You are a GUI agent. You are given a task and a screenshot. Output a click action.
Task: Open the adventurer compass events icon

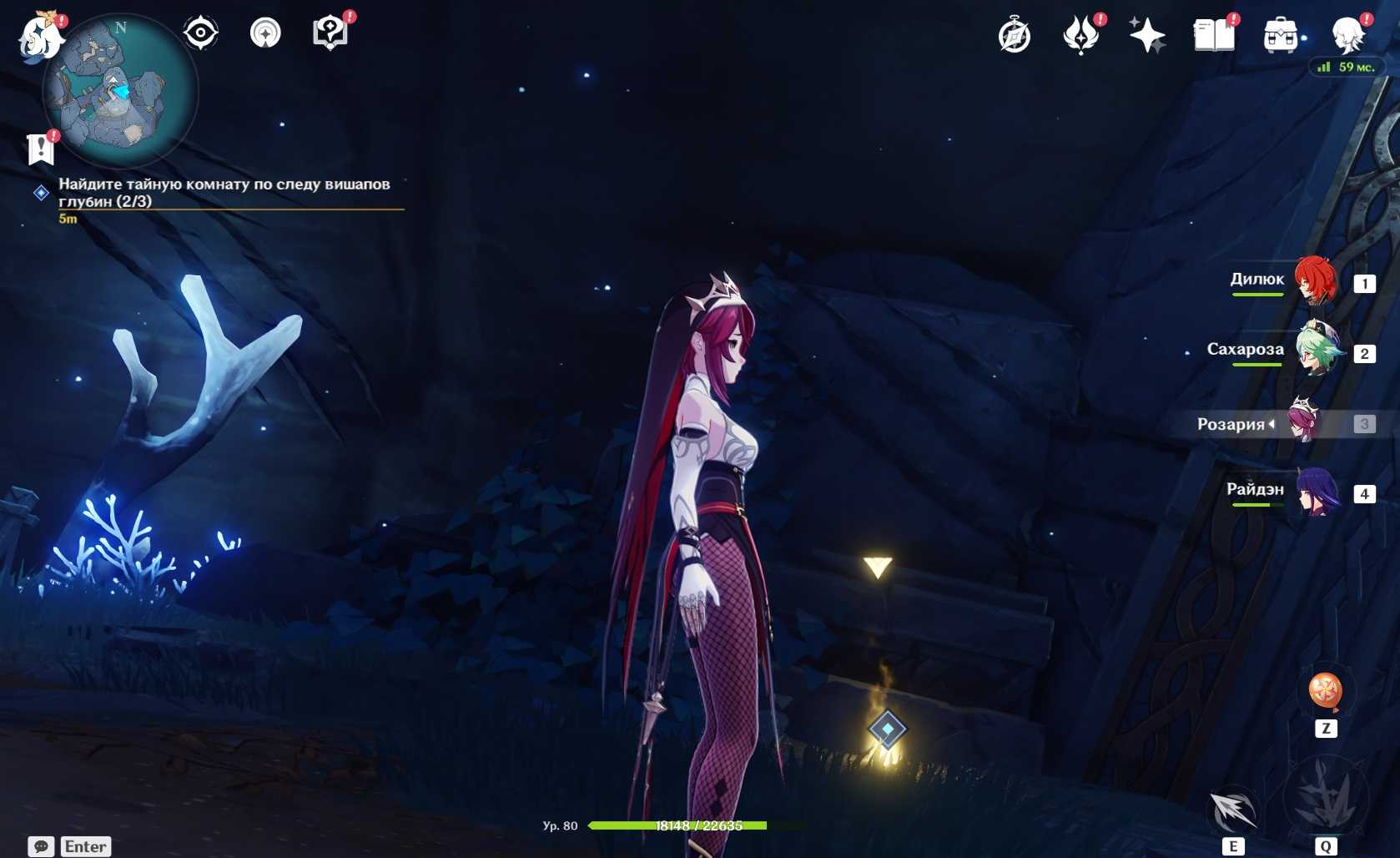pos(1015,36)
